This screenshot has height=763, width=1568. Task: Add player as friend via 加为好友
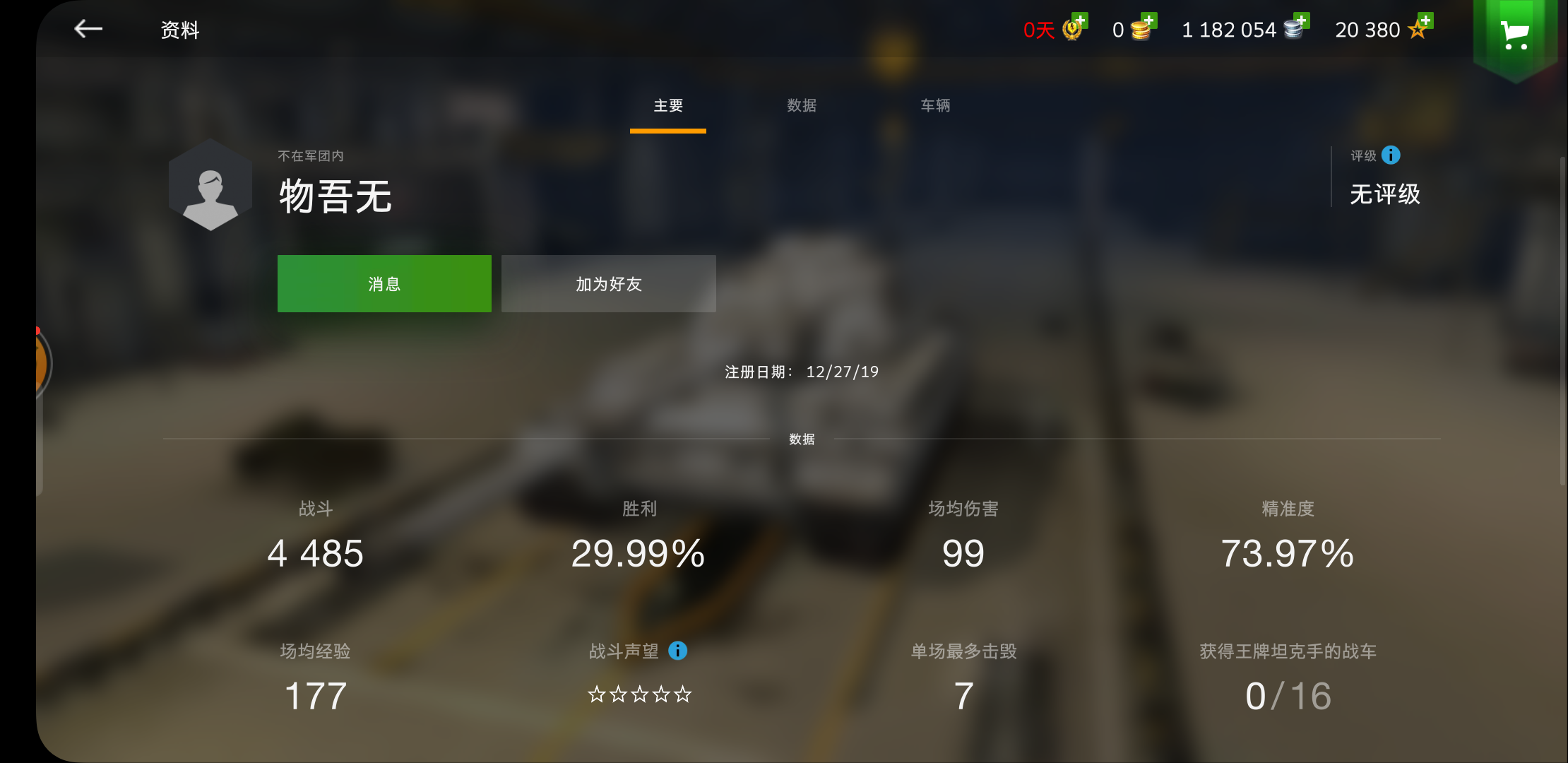[x=608, y=283]
